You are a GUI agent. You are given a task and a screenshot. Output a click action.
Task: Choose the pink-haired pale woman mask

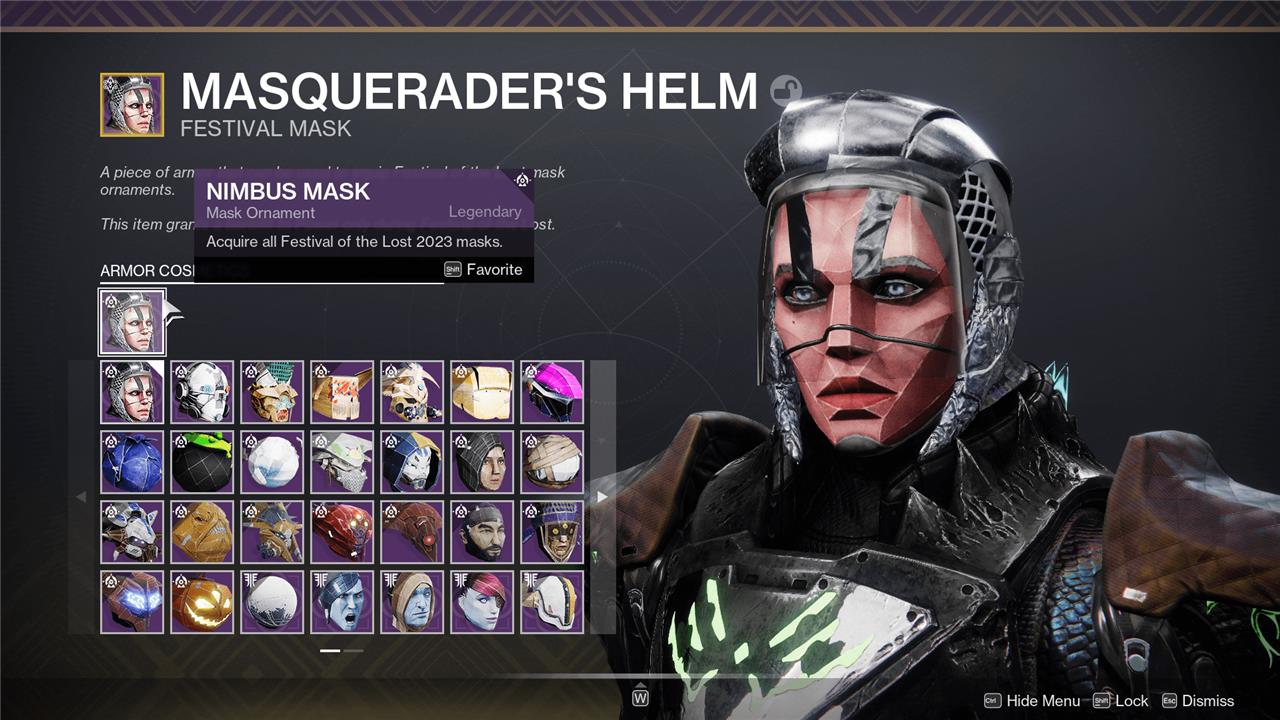tap(482, 602)
